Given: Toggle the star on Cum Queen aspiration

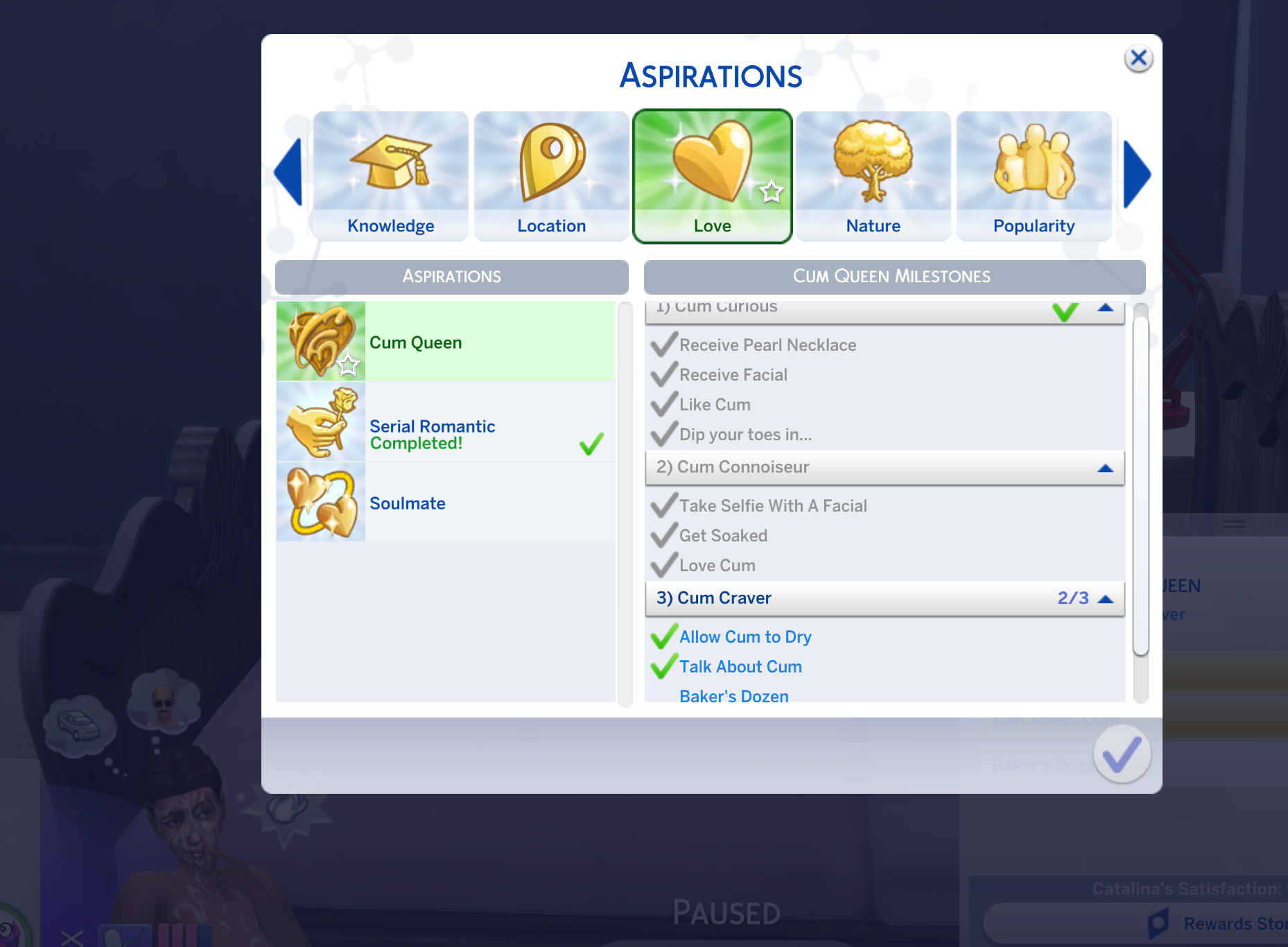Looking at the screenshot, I should (349, 365).
